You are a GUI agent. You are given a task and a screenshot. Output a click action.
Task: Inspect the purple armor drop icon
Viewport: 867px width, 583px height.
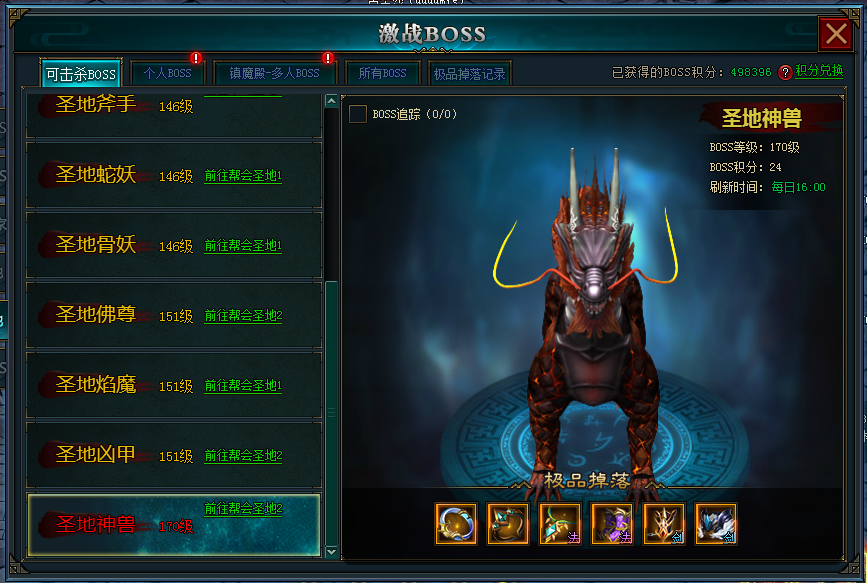click(x=611, y=523)
